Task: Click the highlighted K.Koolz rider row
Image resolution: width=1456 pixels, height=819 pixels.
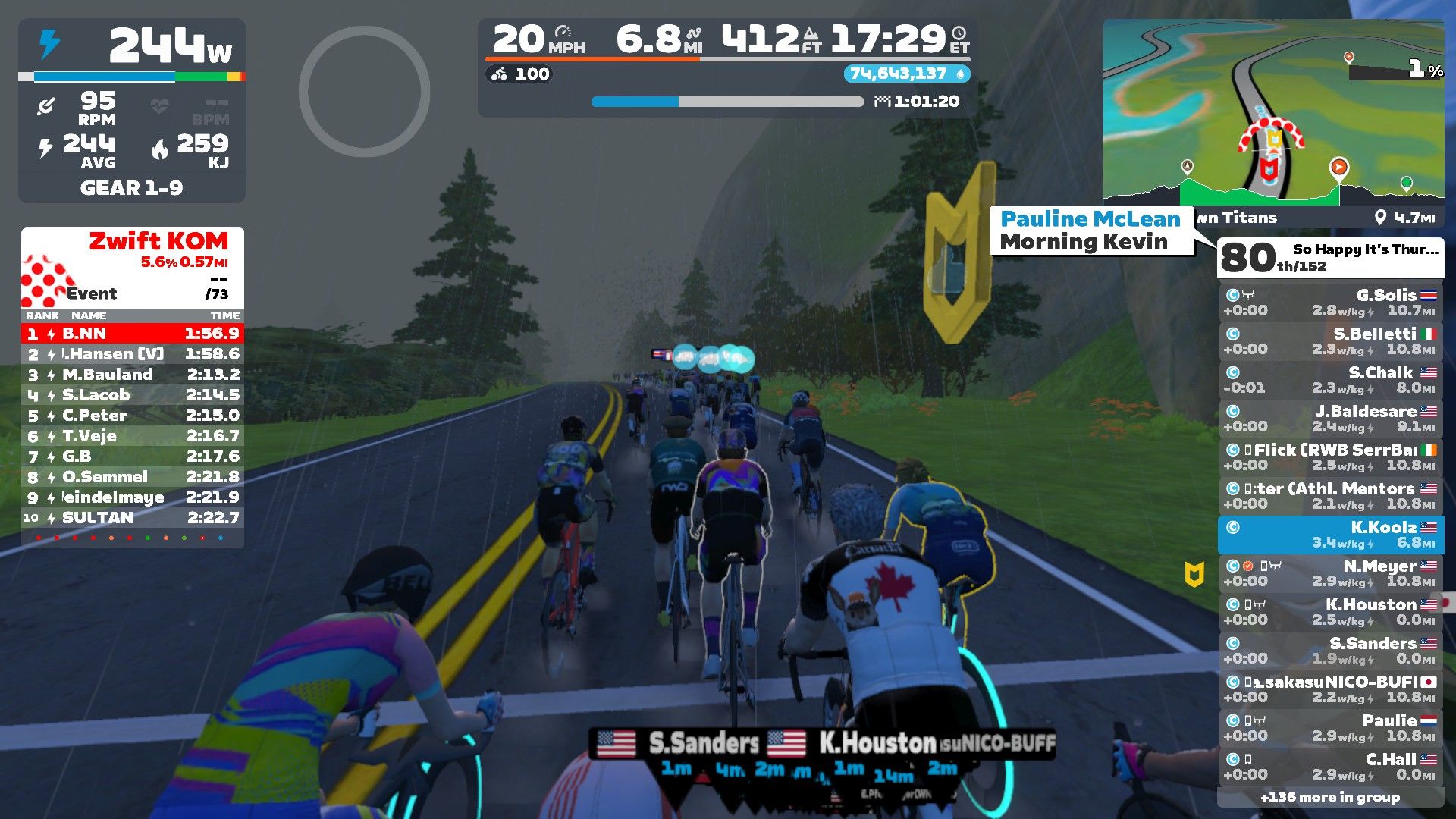Action: 1330,535
